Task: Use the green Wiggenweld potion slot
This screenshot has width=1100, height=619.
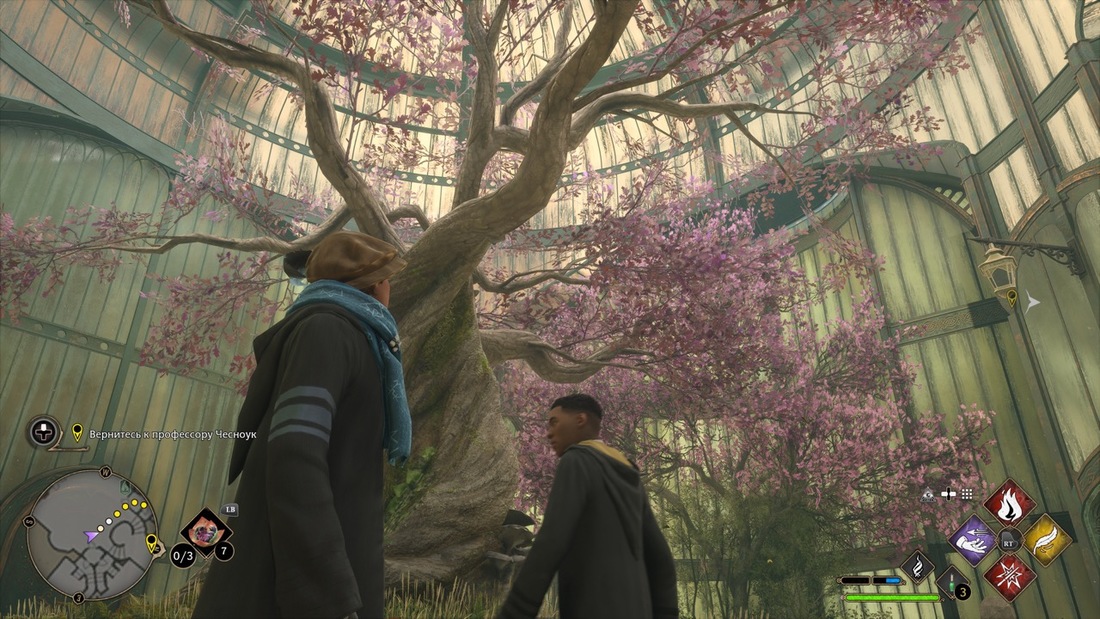Action: [x=951, y=582]
